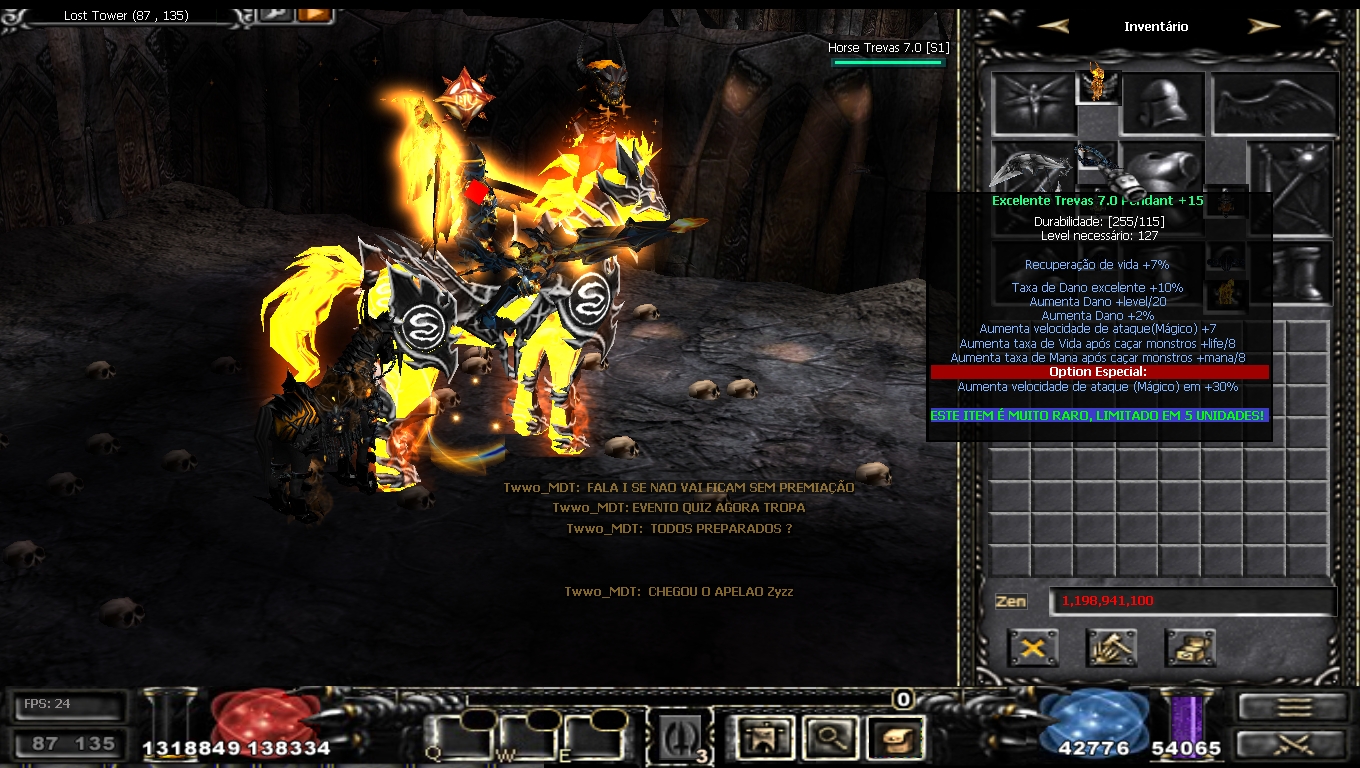Click the magnifying glass icon

(828, 739)
